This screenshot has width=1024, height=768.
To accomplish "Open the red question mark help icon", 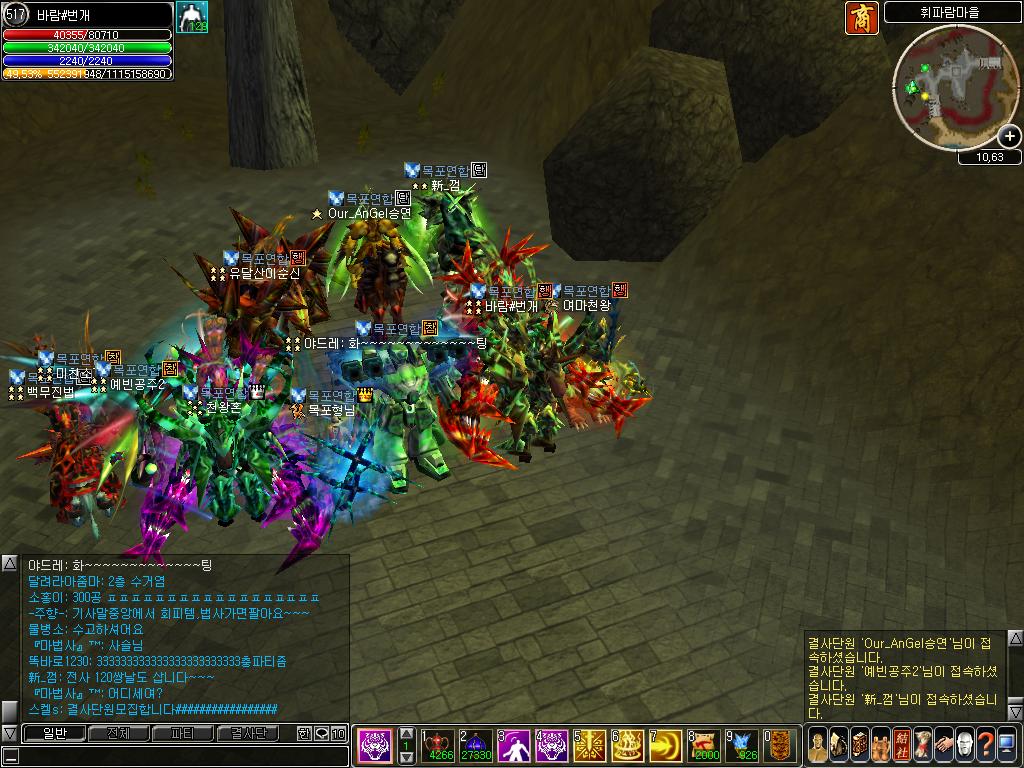I will (985, 745).
